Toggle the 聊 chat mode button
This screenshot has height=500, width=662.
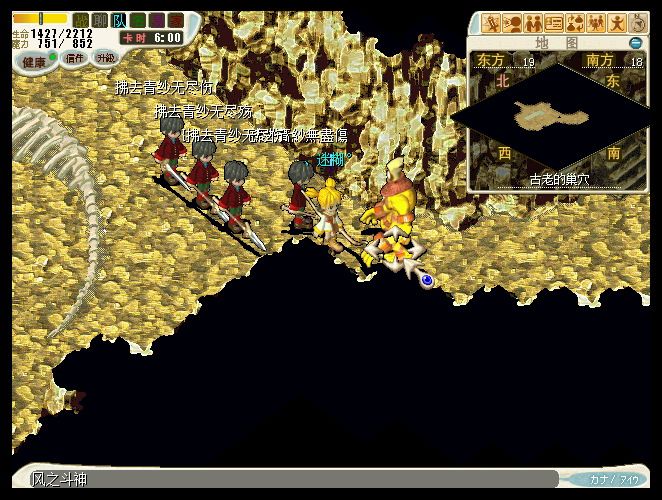click(x=99, y=20)
